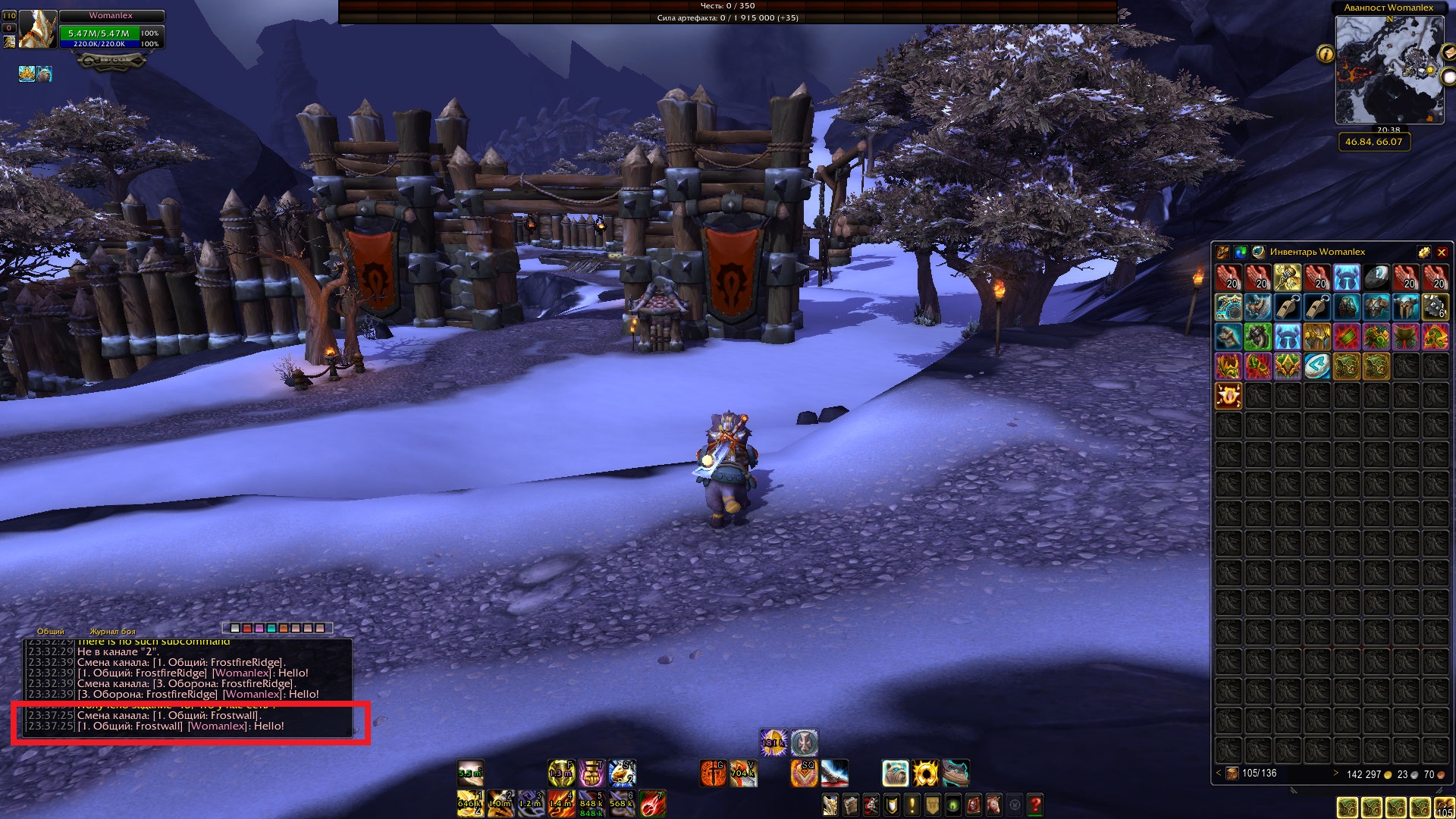
Task: Select the Womanlex player portrait
Action: click(37, 30)
